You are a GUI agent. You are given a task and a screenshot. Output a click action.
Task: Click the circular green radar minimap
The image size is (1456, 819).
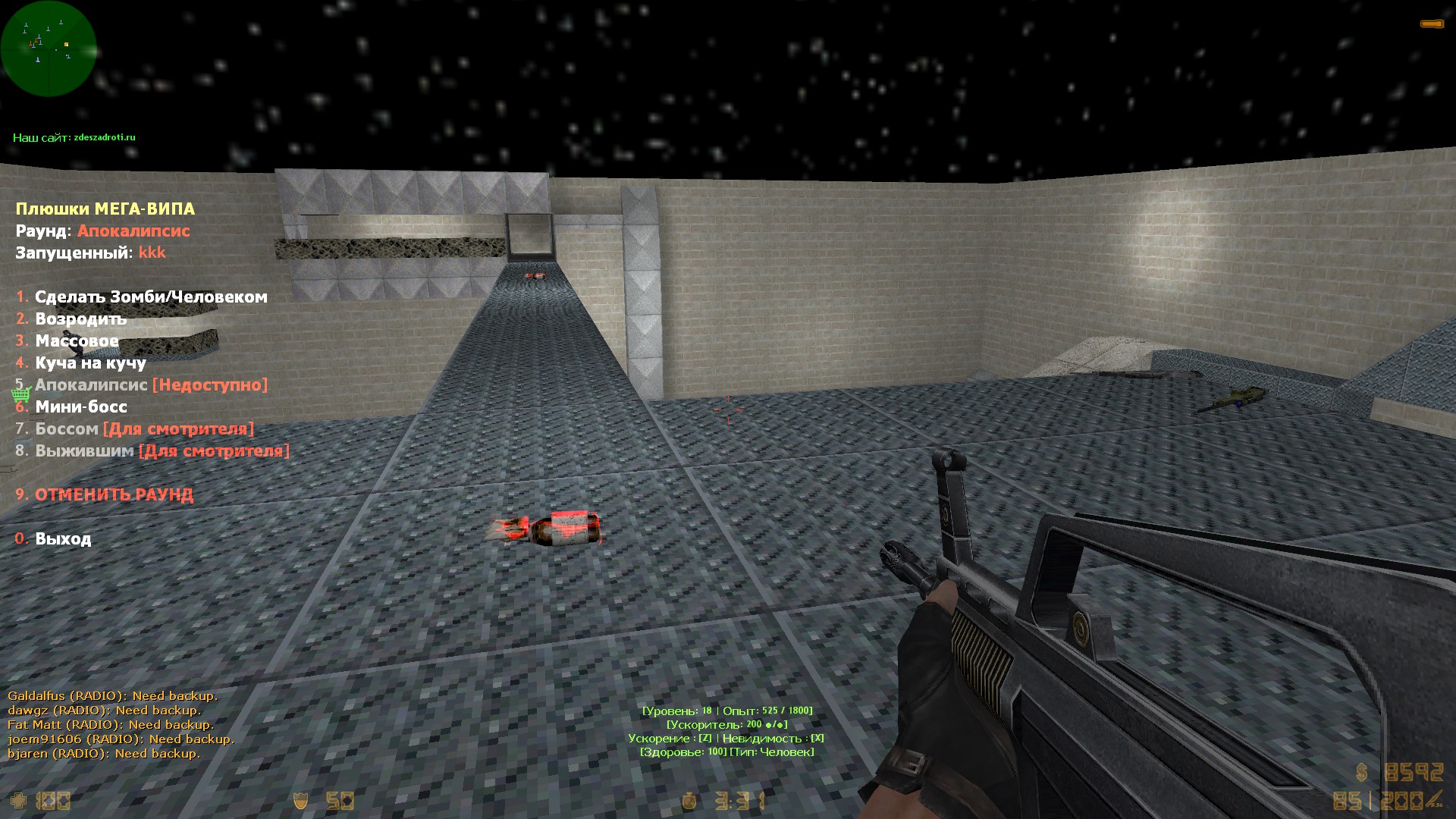pos(49,49)
